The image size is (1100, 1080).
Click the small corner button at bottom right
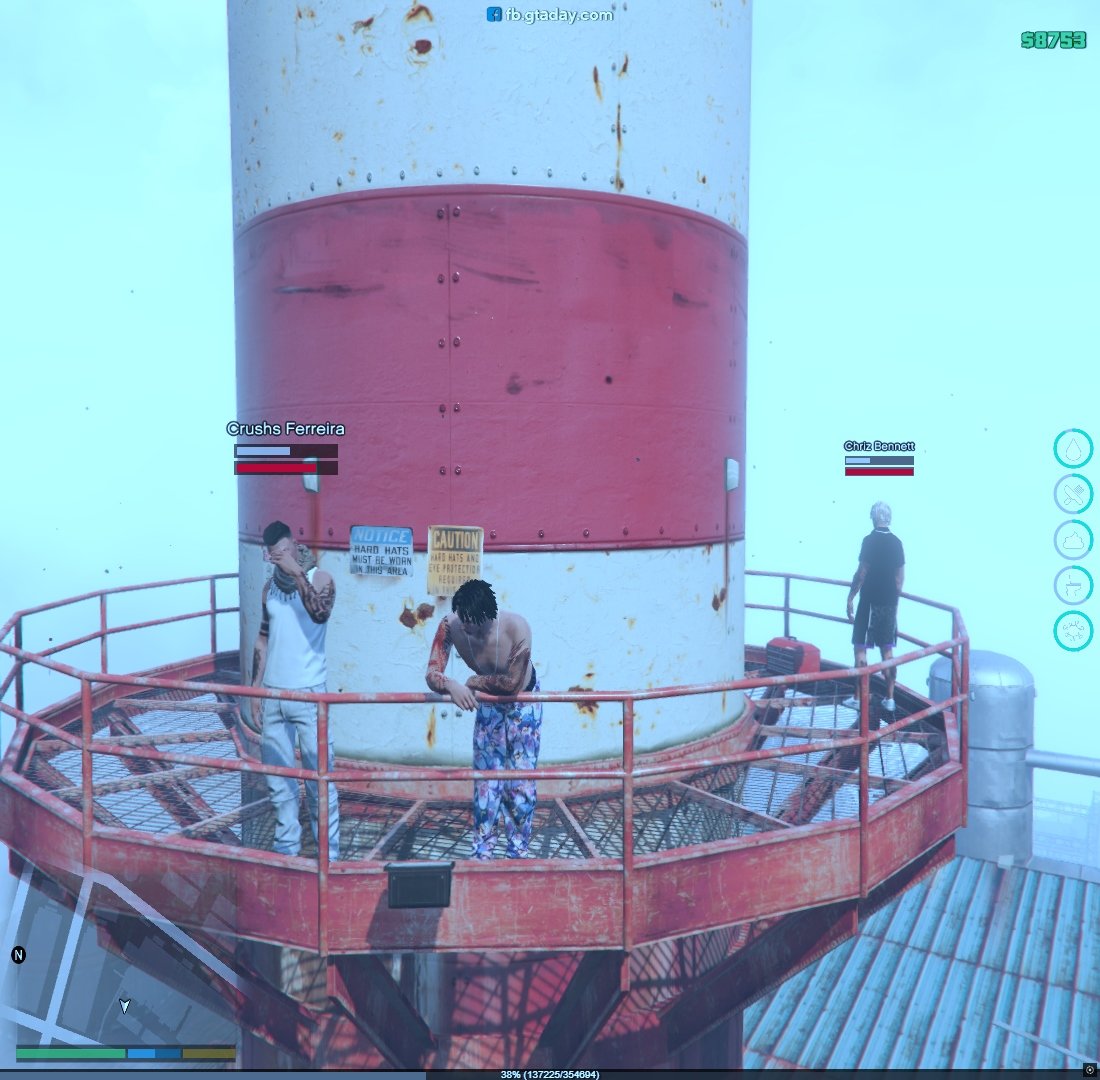[1090, 1070]
